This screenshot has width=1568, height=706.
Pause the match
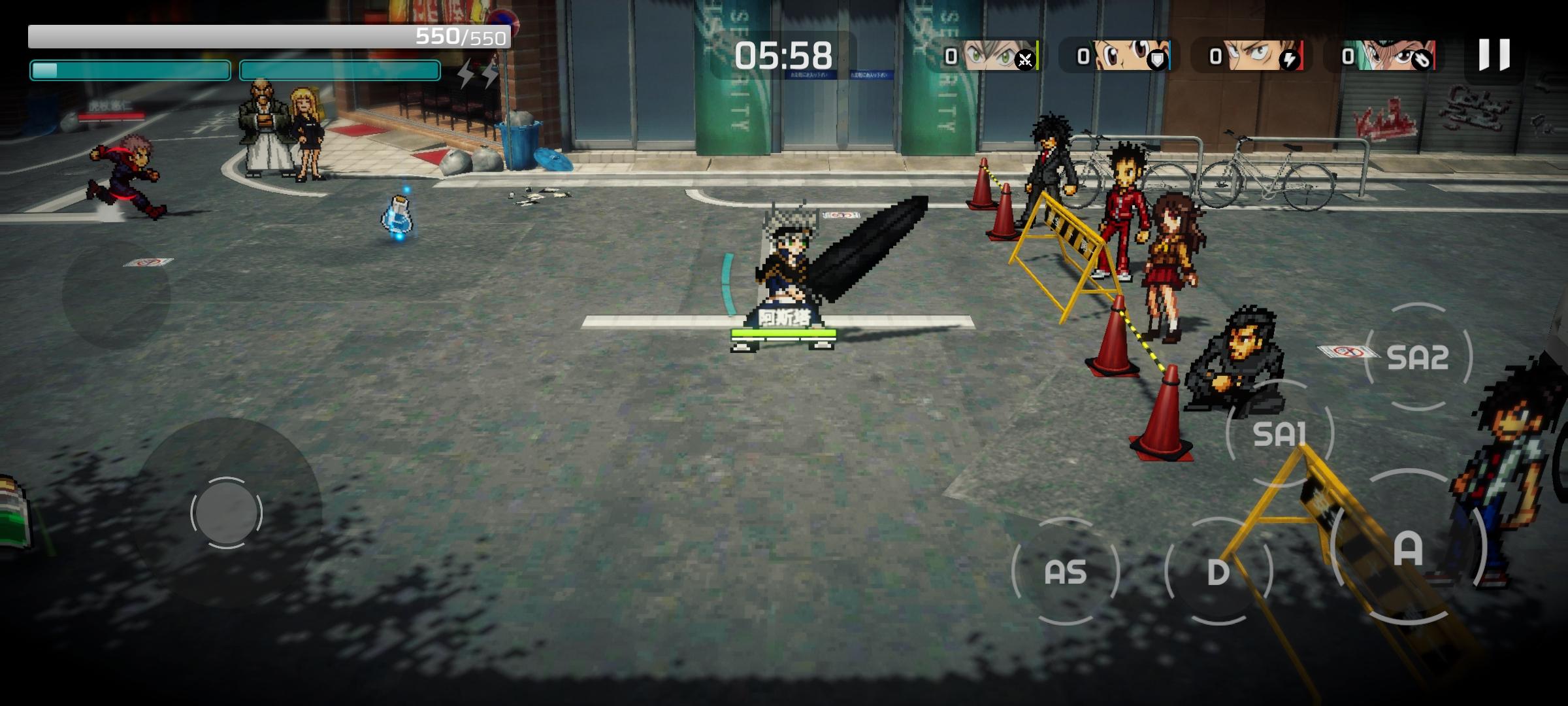pyautogui.click(x=1494, y=55)
